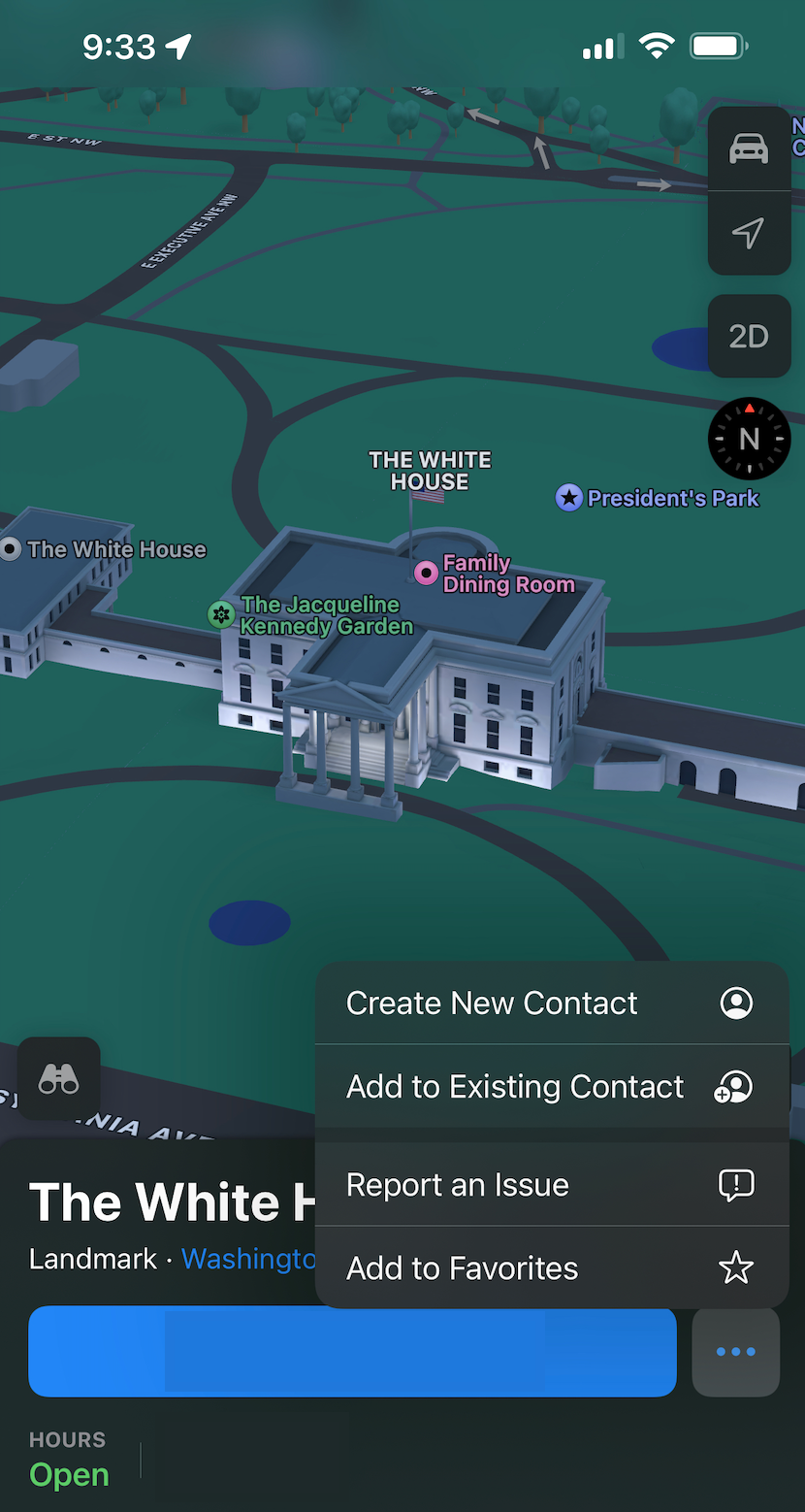The image size is (805, 1512).
Task: Switch the map to 2D view
Action: click(749, 337)
